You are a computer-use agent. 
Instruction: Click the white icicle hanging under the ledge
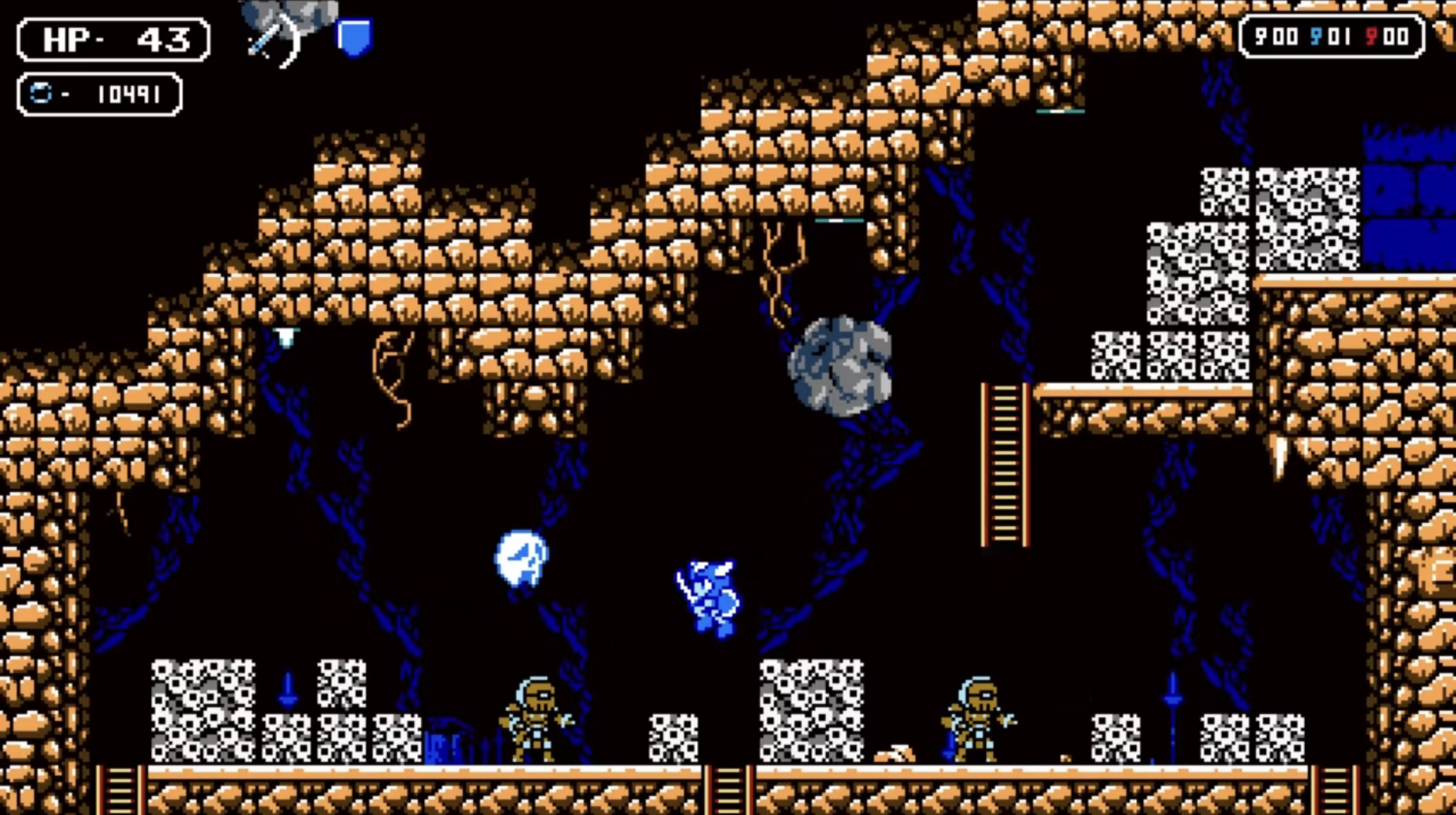point(287,337)
